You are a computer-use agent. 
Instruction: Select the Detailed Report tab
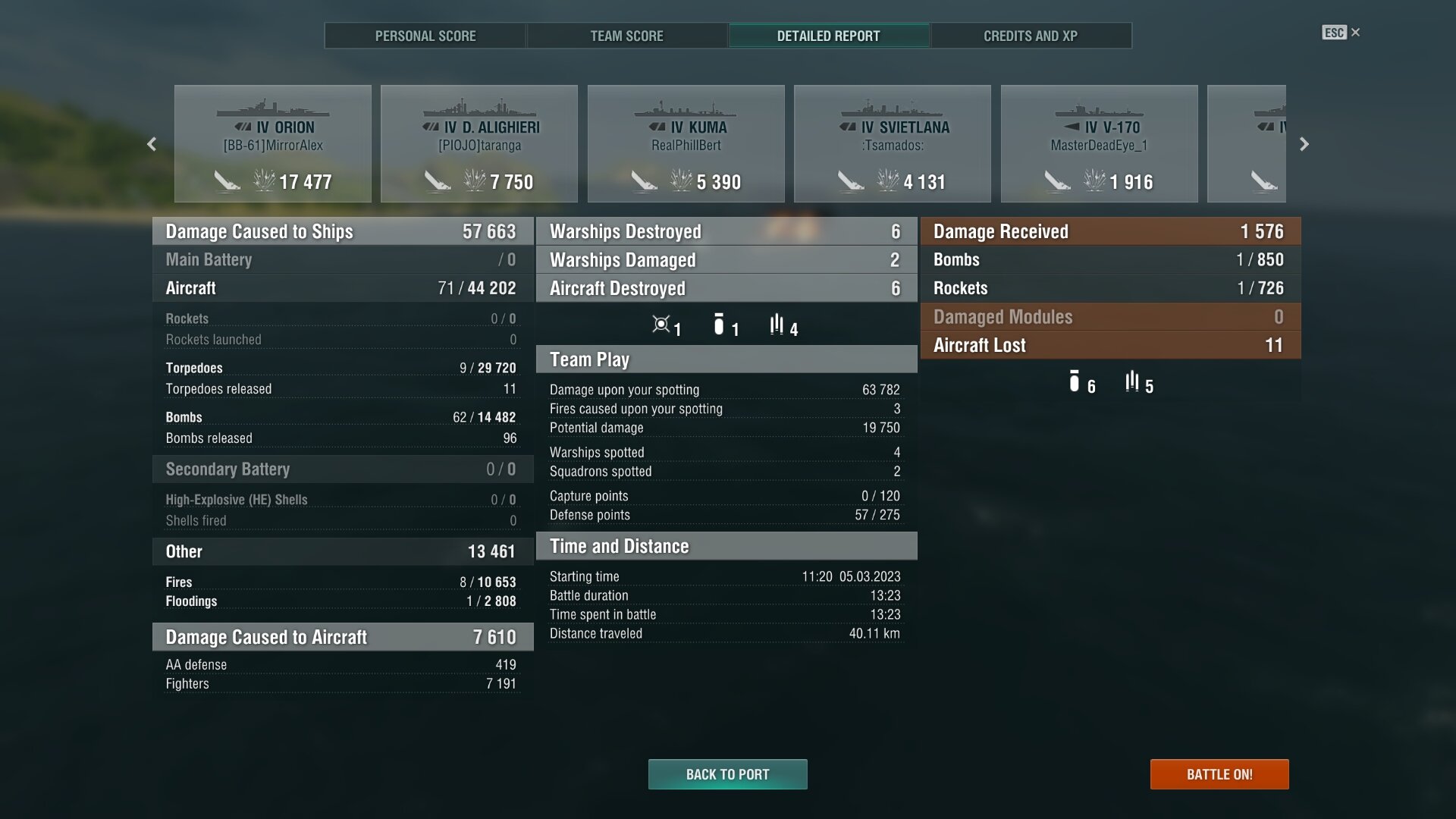(828, 36)
